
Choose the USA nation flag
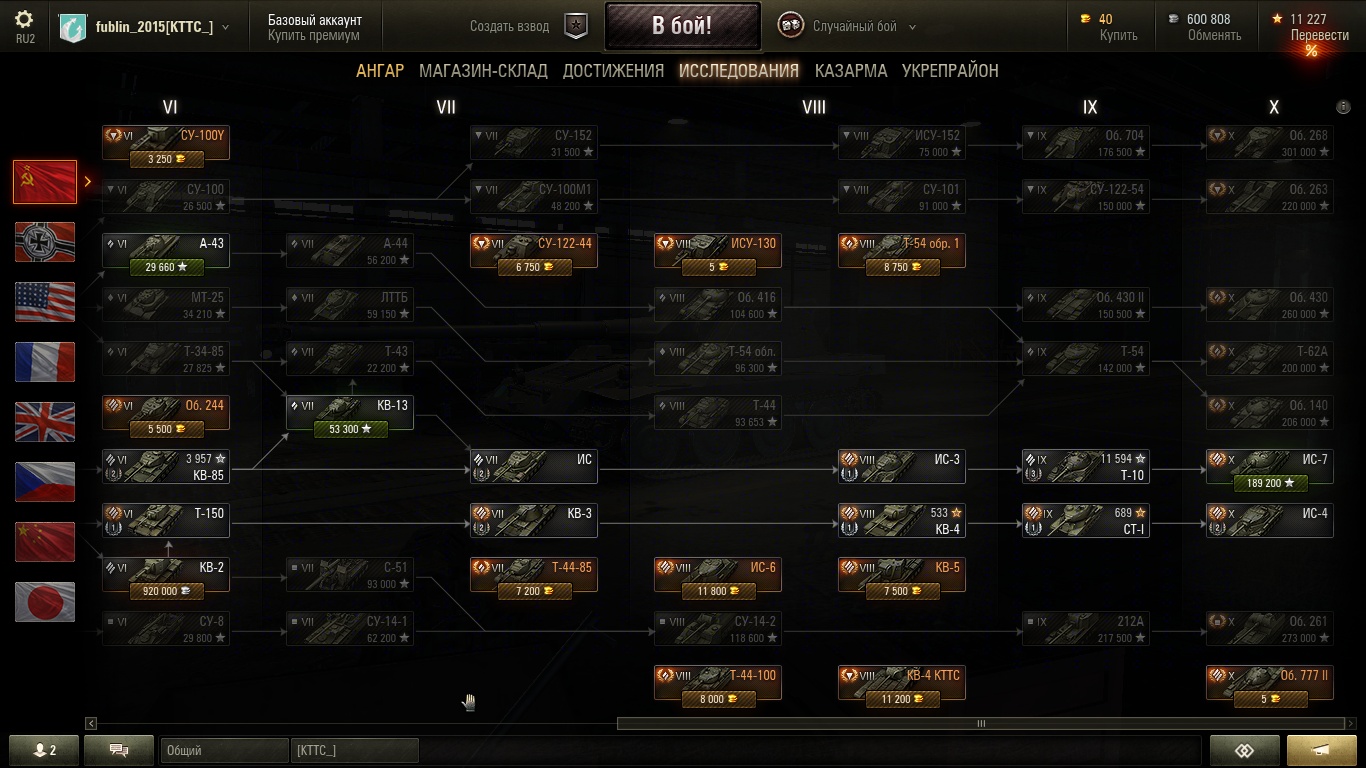pos(45,302)
